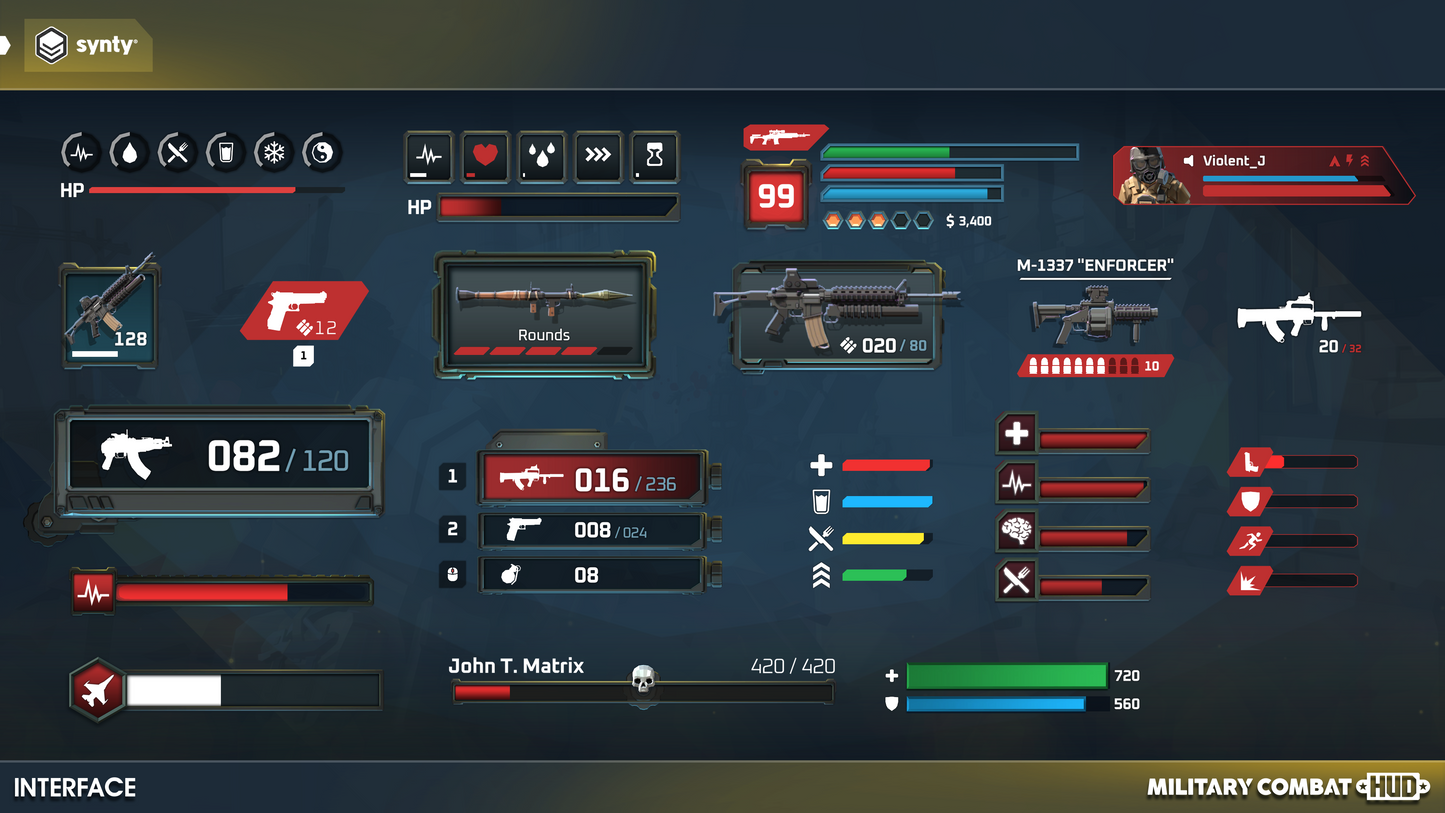The image size is (1445, 813).
Task: Click the Synty logo badge
Action: coord(87,46)
